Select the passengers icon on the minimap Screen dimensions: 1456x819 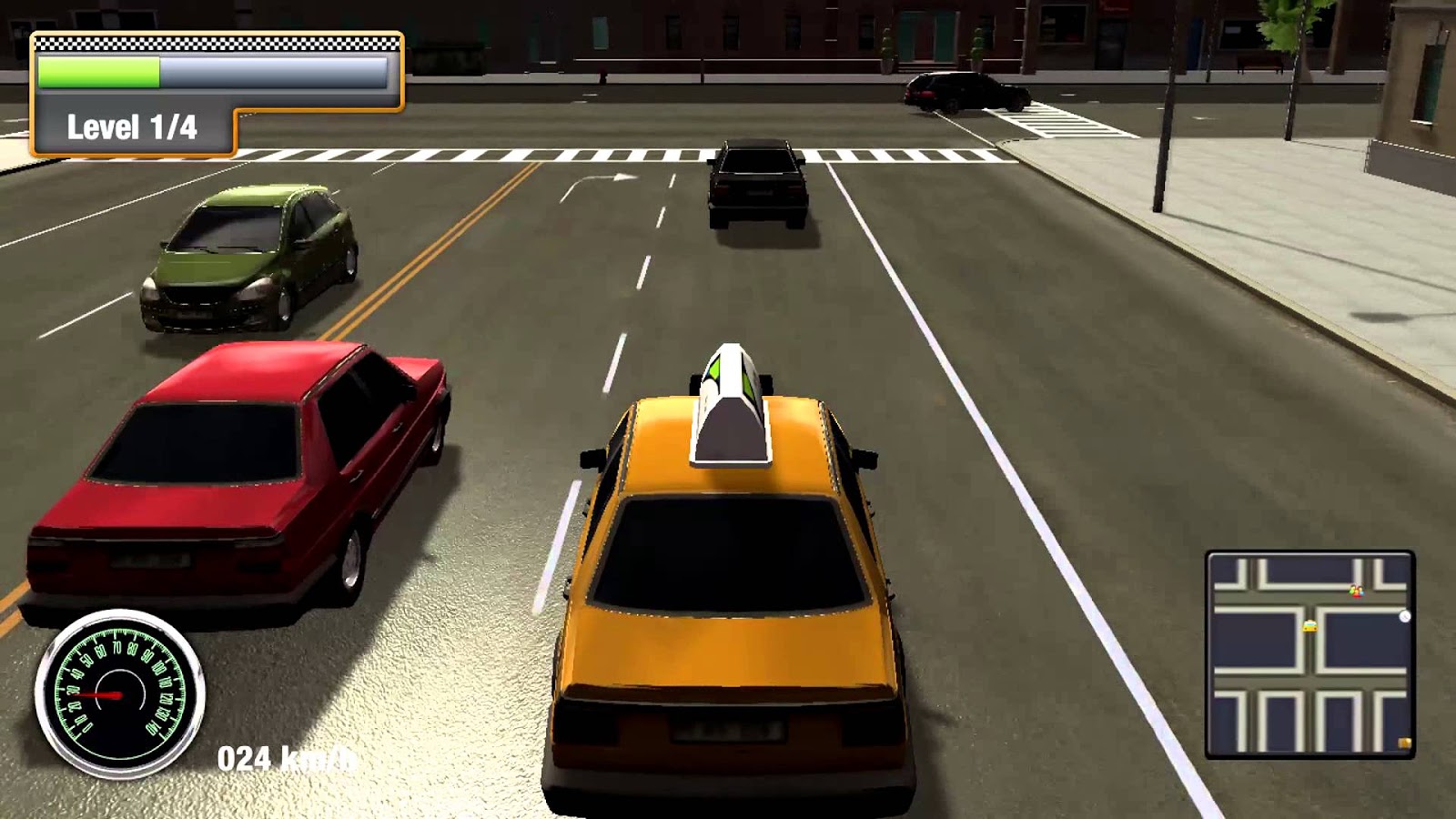click(1356, 591)
